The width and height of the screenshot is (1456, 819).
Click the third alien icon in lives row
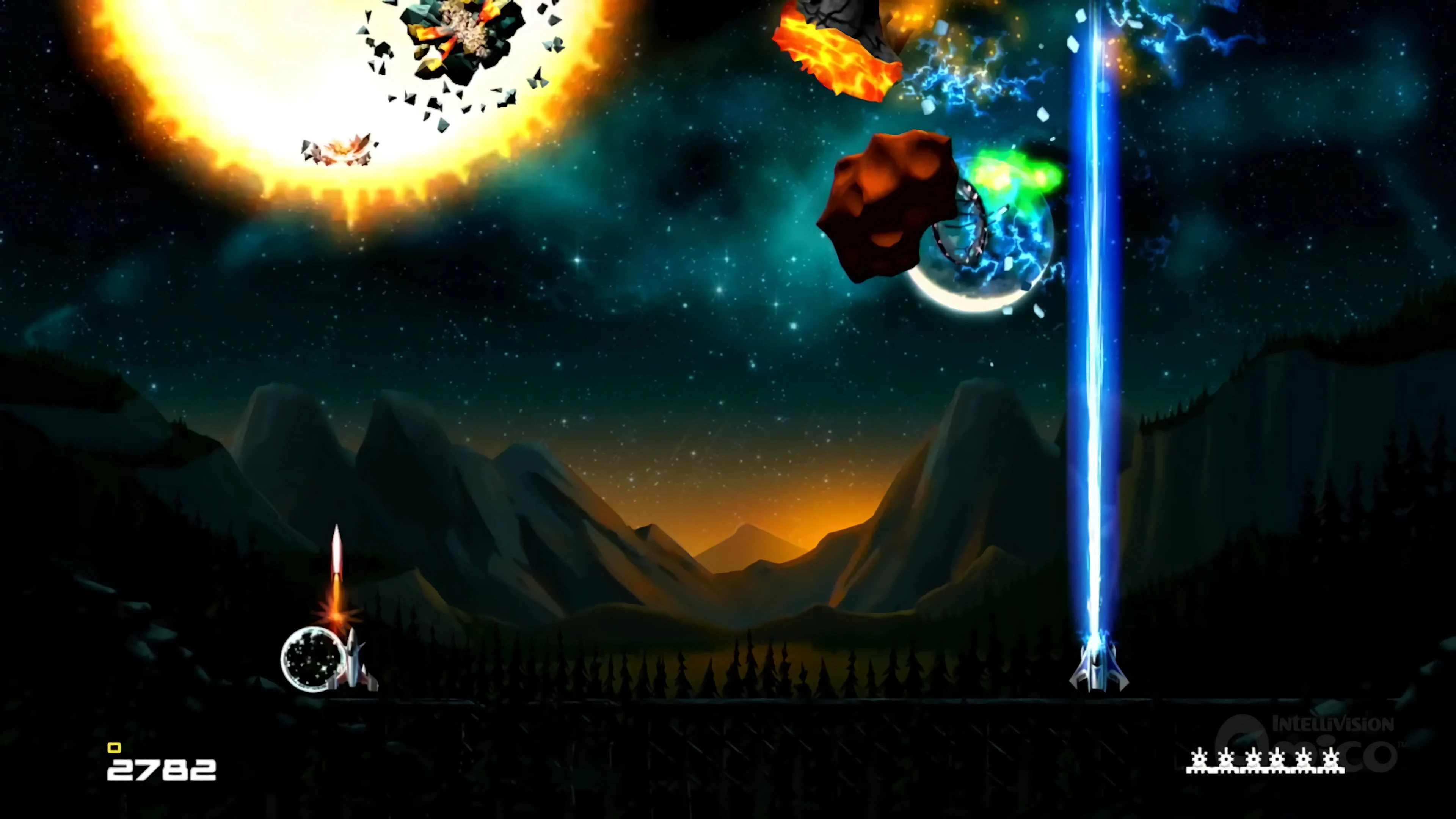(x=1254, y=759)
